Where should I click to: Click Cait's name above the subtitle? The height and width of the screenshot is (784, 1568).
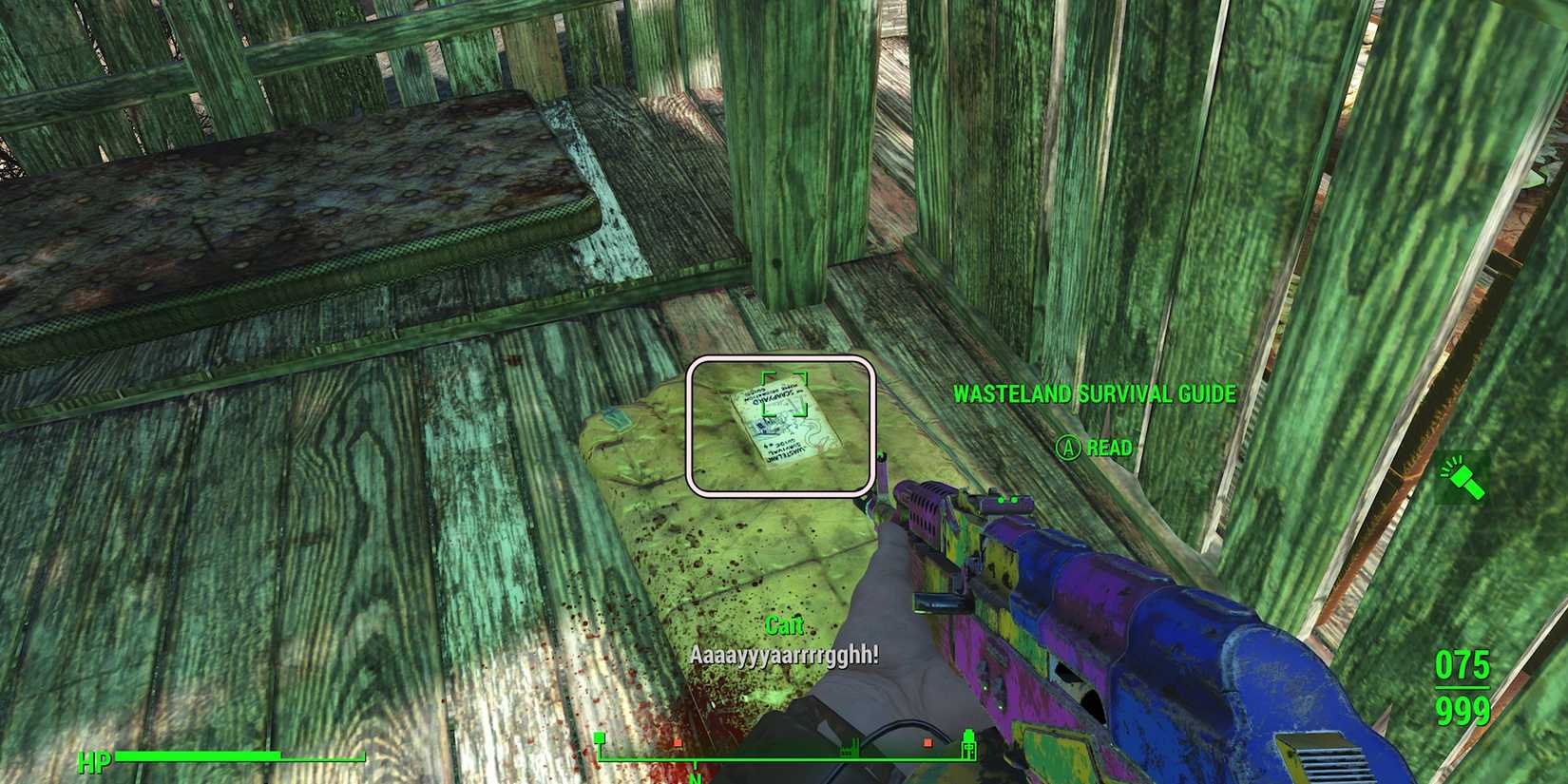point(785,624)
